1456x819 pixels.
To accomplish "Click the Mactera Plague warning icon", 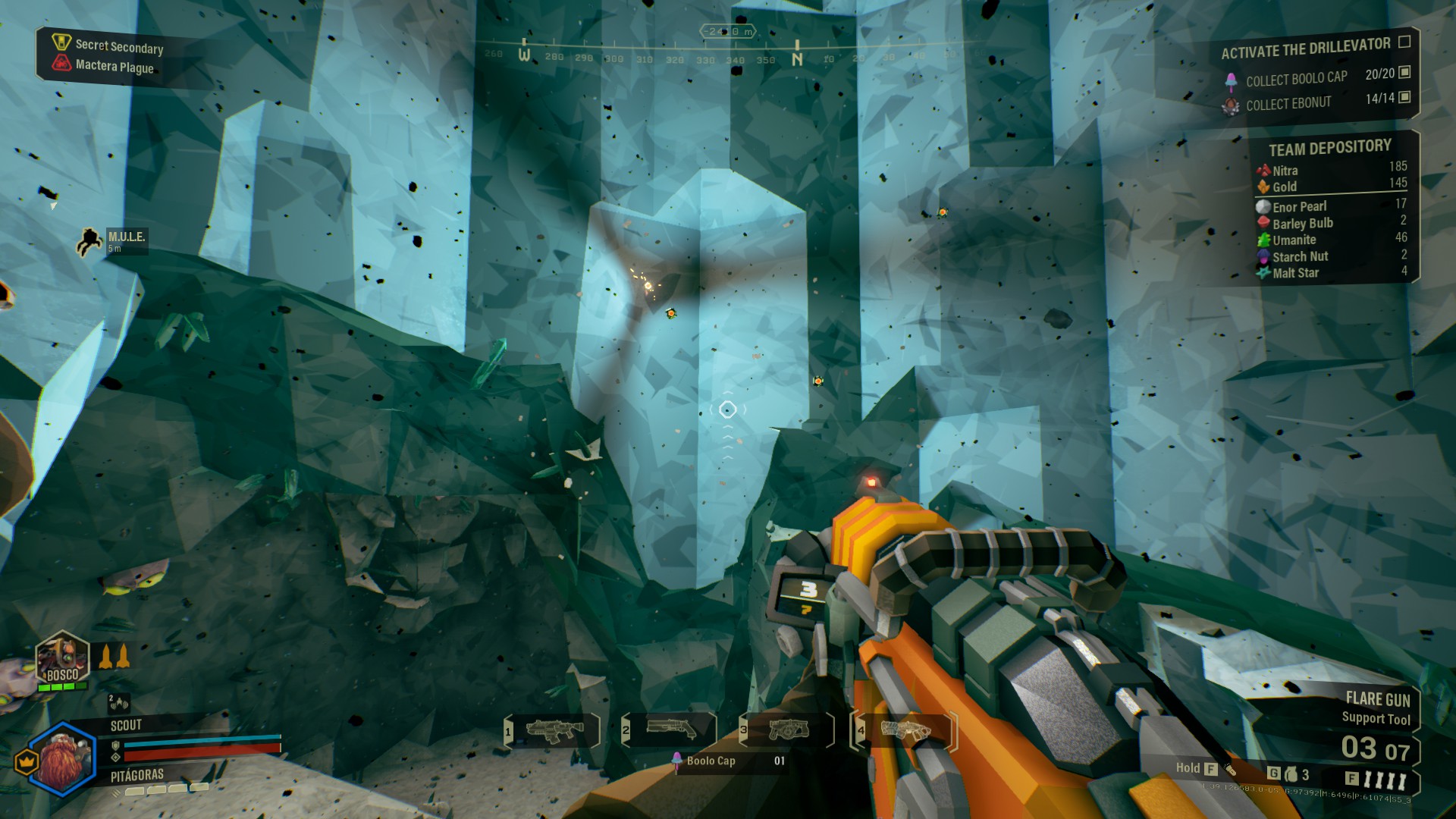I will tap(62, 64).
